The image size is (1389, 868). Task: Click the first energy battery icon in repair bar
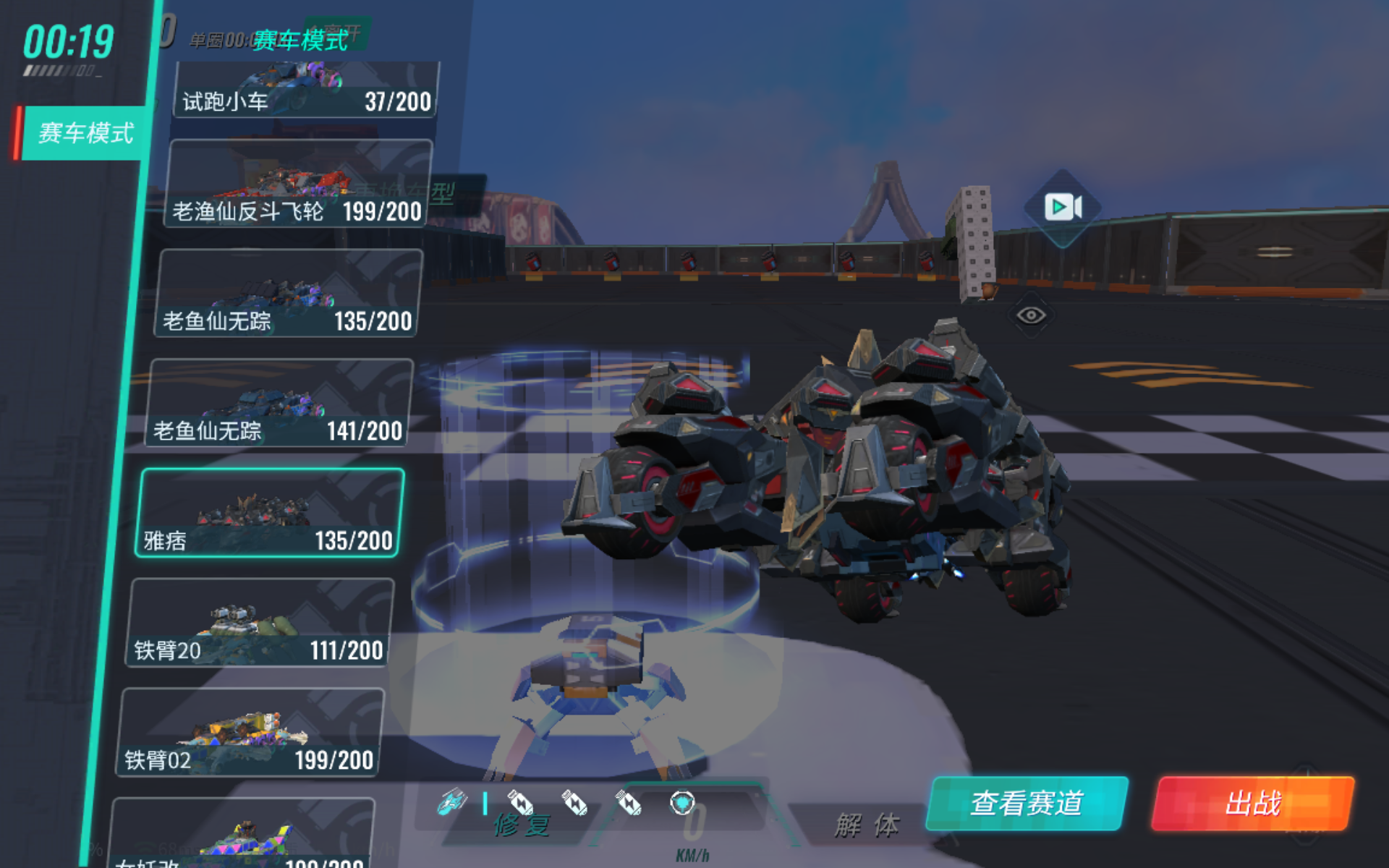522,803
